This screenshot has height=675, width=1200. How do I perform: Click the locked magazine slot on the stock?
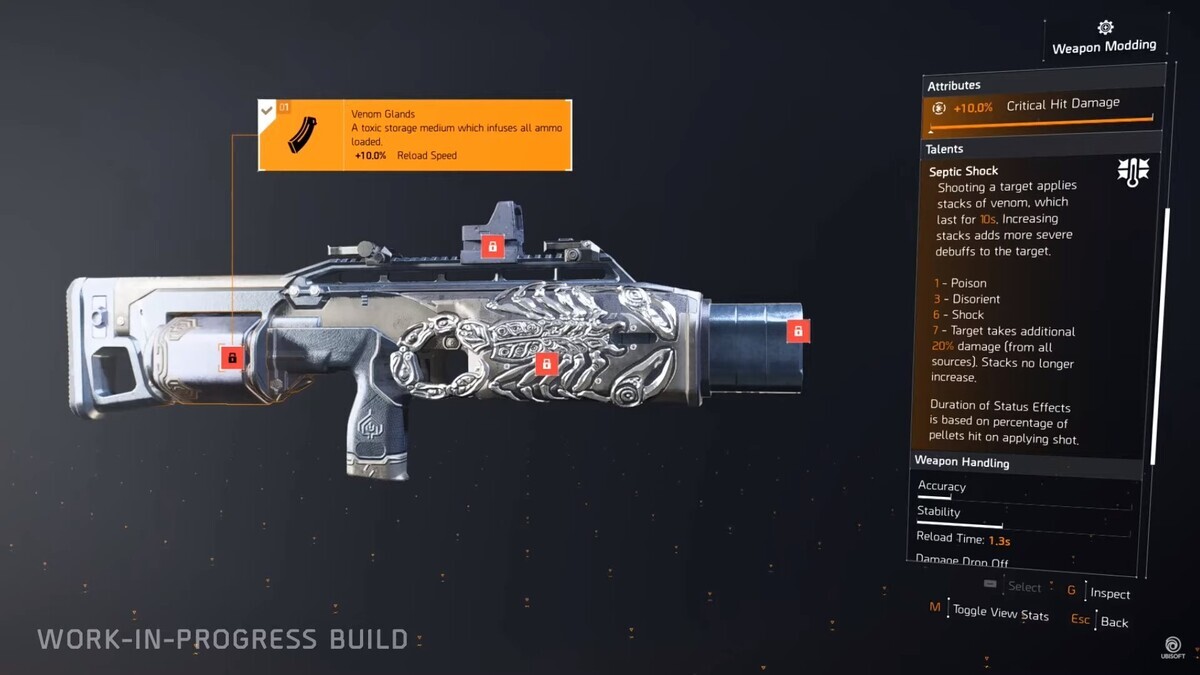click(232, 357)
